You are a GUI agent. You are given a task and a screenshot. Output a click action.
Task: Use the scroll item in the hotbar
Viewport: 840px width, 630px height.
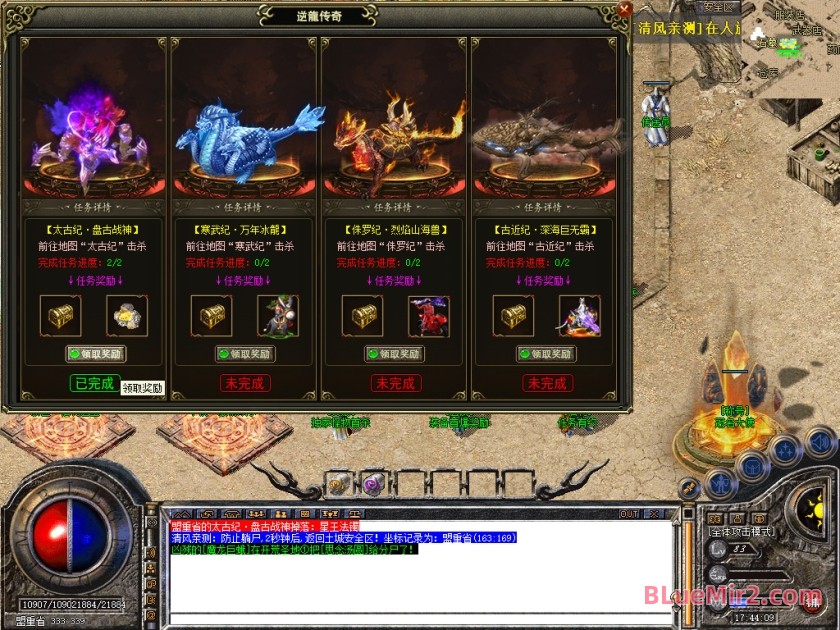point(338,484)
